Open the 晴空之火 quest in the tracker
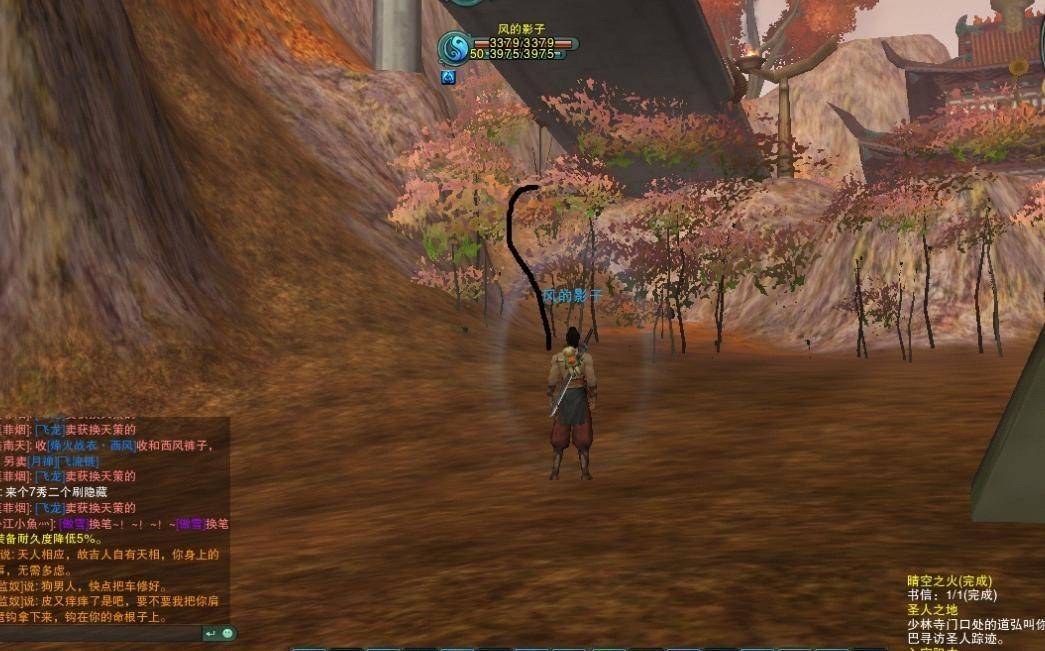Viewport: 1045px width, 651px height. coord(949,580)
